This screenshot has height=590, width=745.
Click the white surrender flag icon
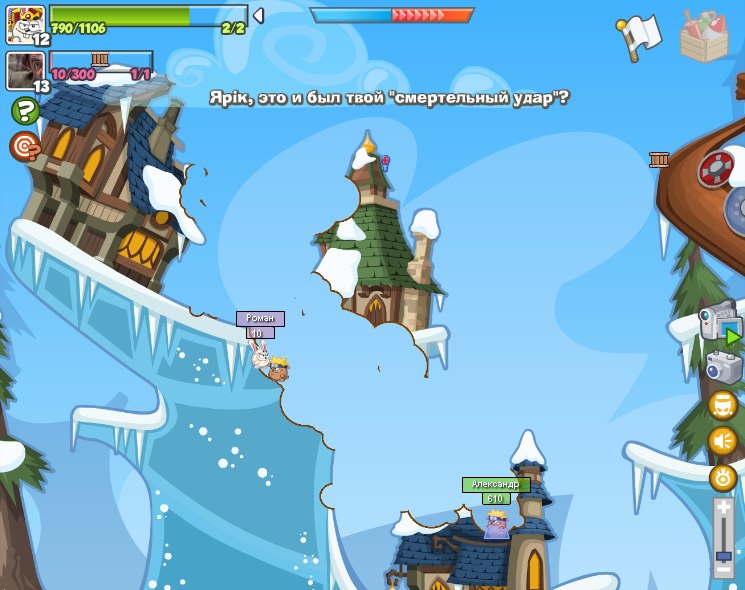coord(640,37)
